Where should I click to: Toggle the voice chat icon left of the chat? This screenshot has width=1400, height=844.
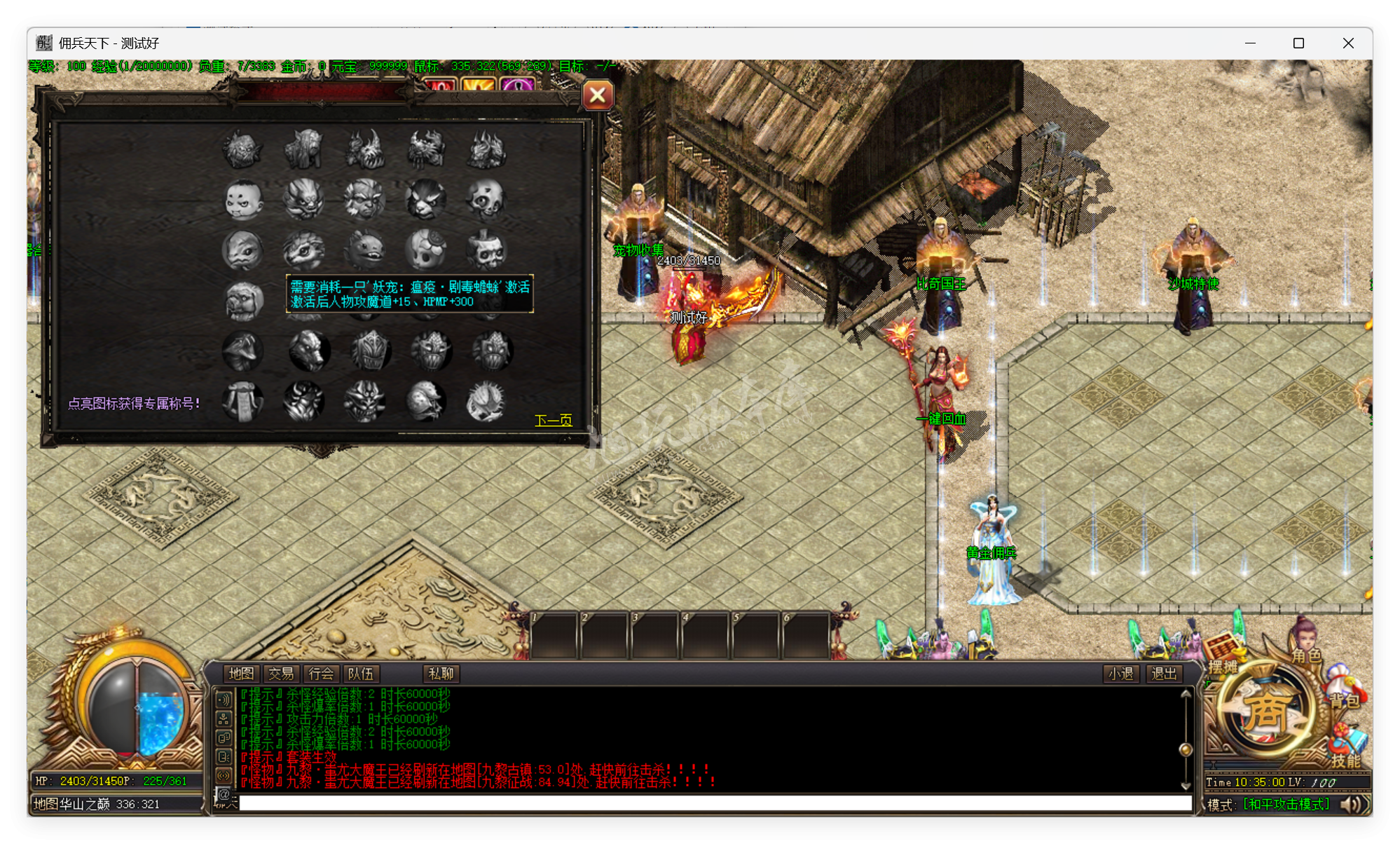(x=224, y=775)
